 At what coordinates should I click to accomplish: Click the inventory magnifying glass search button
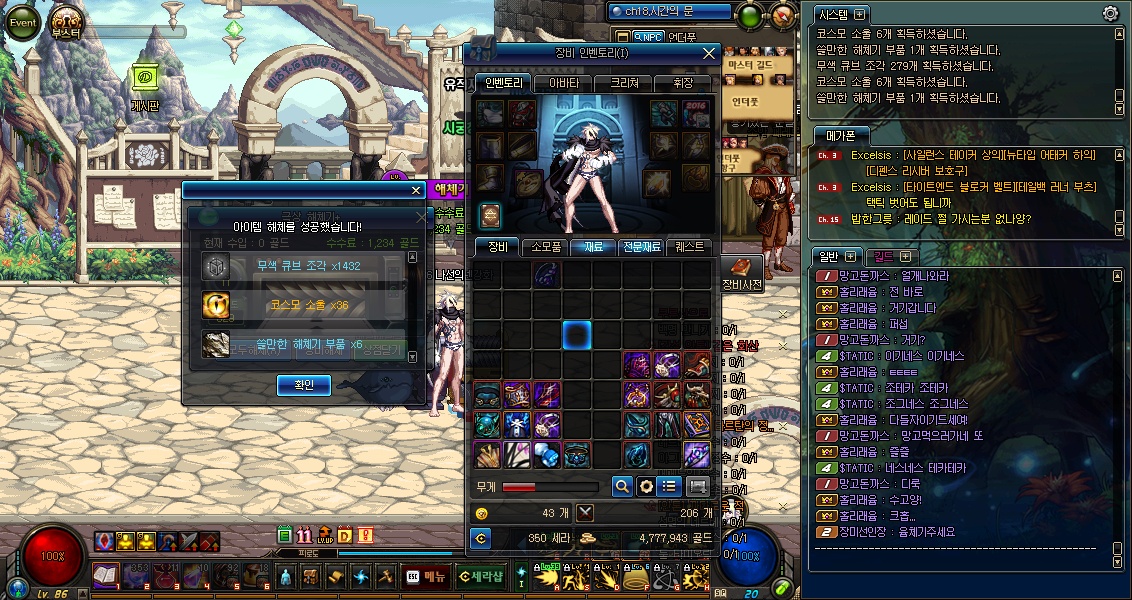pyautogui.click(x=622, y=486)
